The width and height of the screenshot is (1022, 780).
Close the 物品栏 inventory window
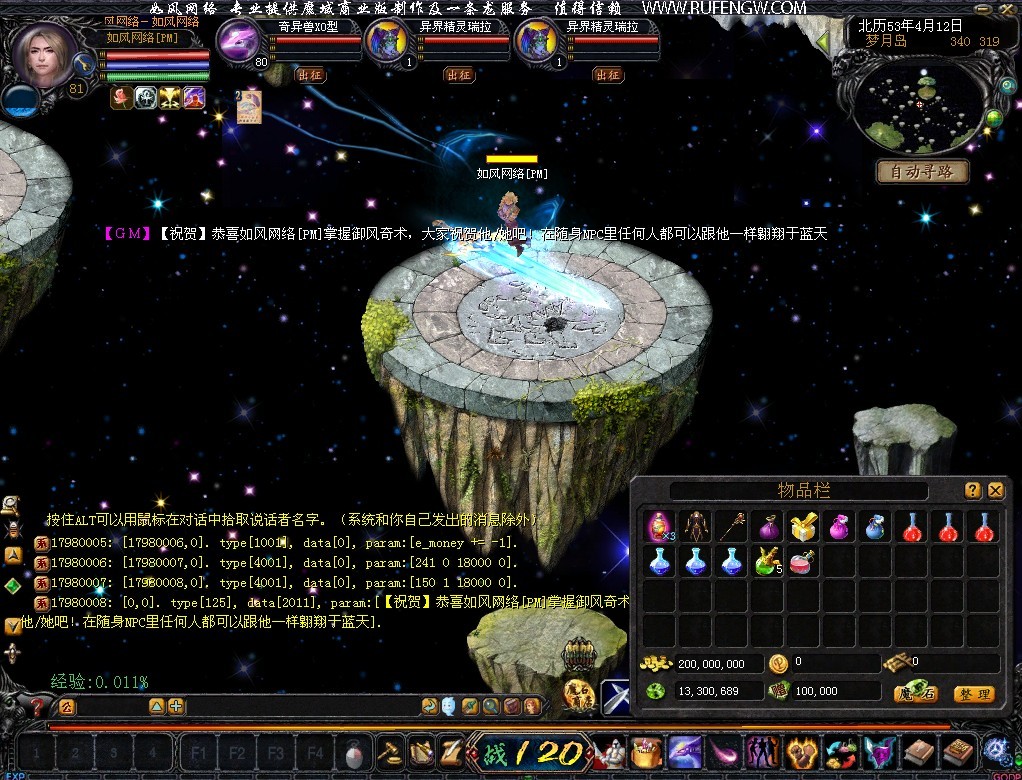coord(995,490)
